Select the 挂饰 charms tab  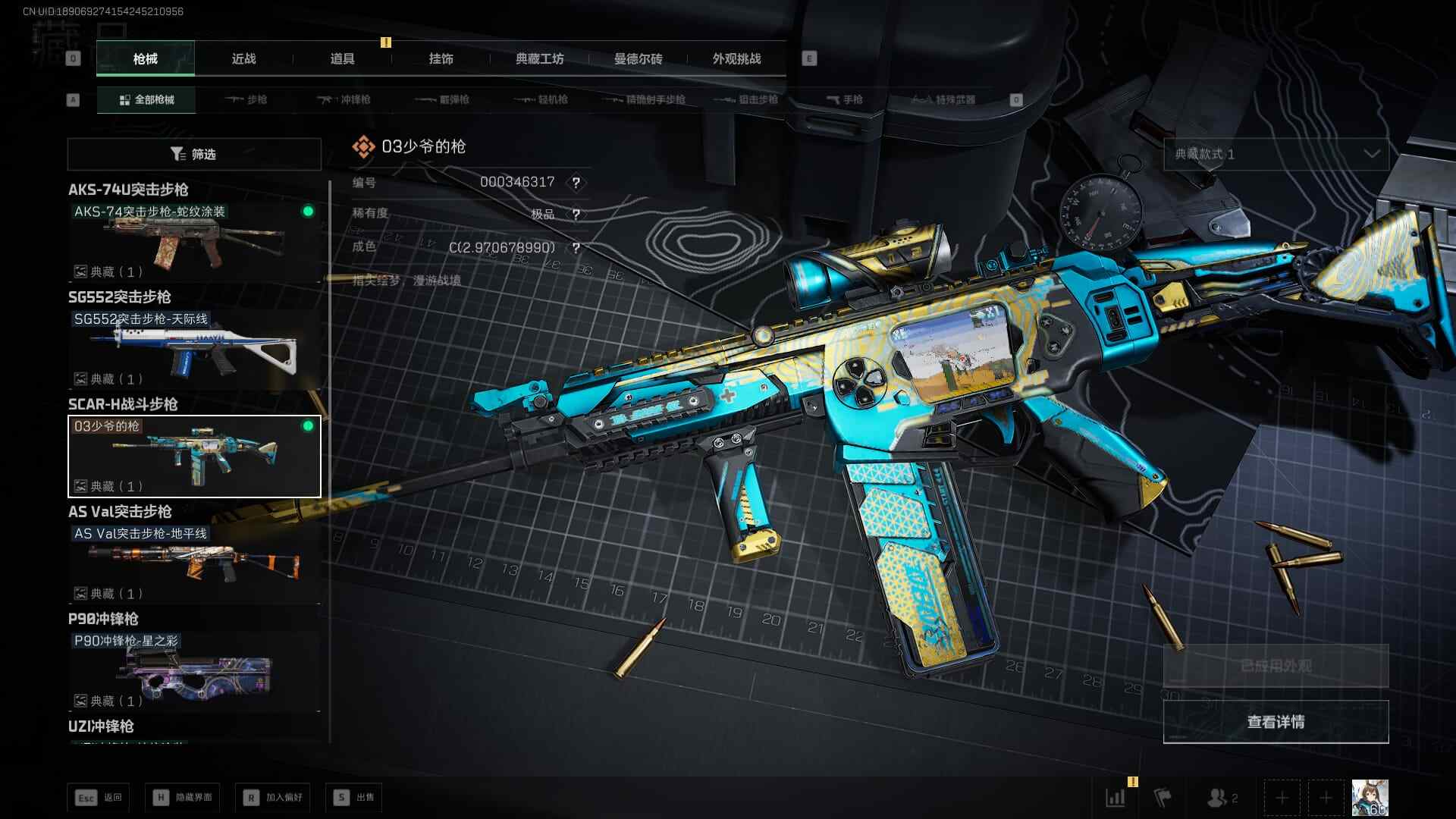(x=441, y=59)
